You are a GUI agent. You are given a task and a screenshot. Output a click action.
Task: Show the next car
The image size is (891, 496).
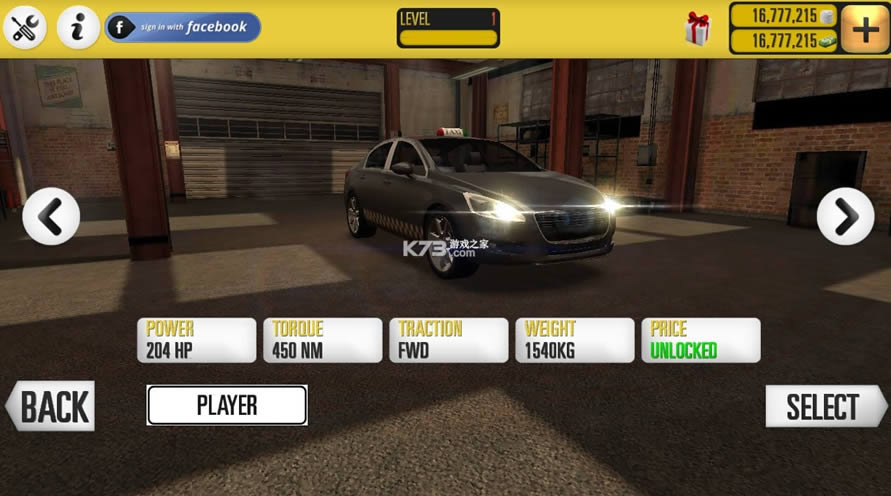845,216
